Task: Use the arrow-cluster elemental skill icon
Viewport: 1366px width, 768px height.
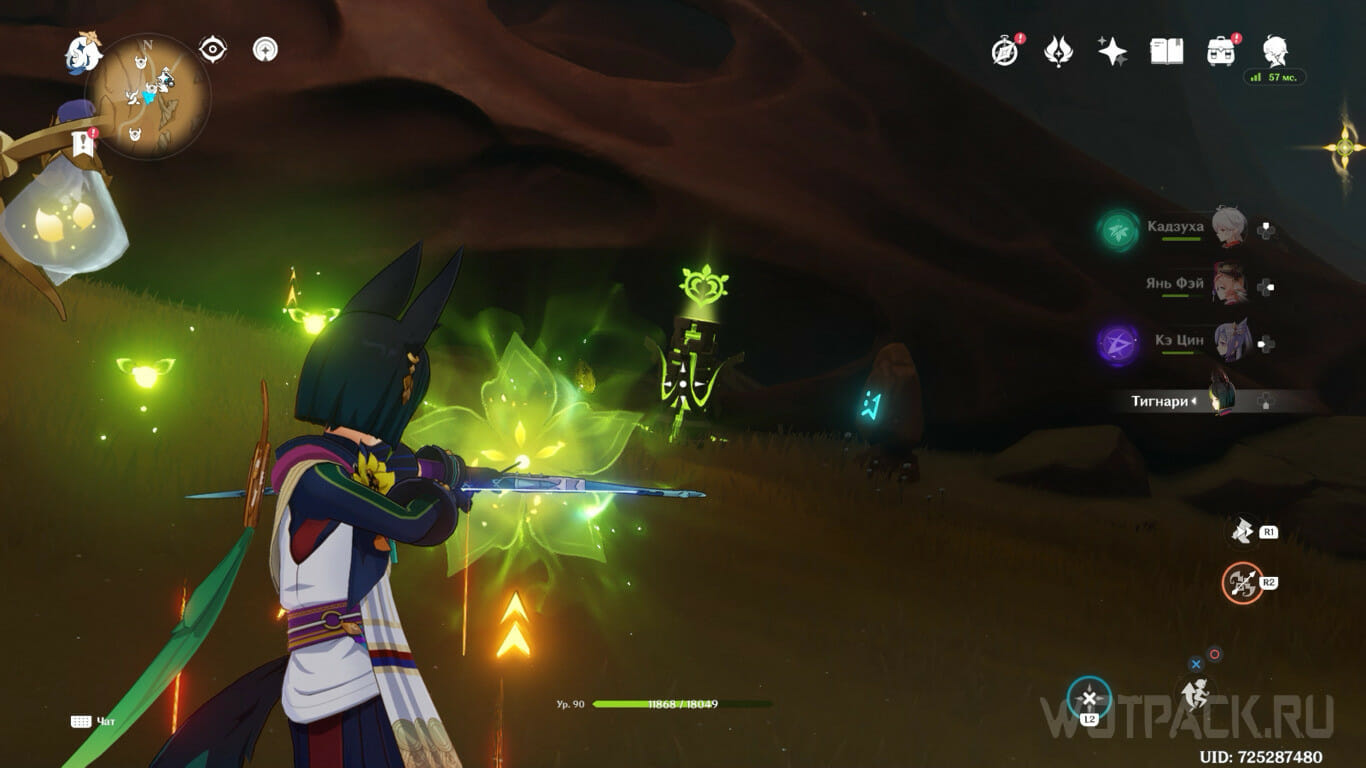Action: click(1243, 532)
